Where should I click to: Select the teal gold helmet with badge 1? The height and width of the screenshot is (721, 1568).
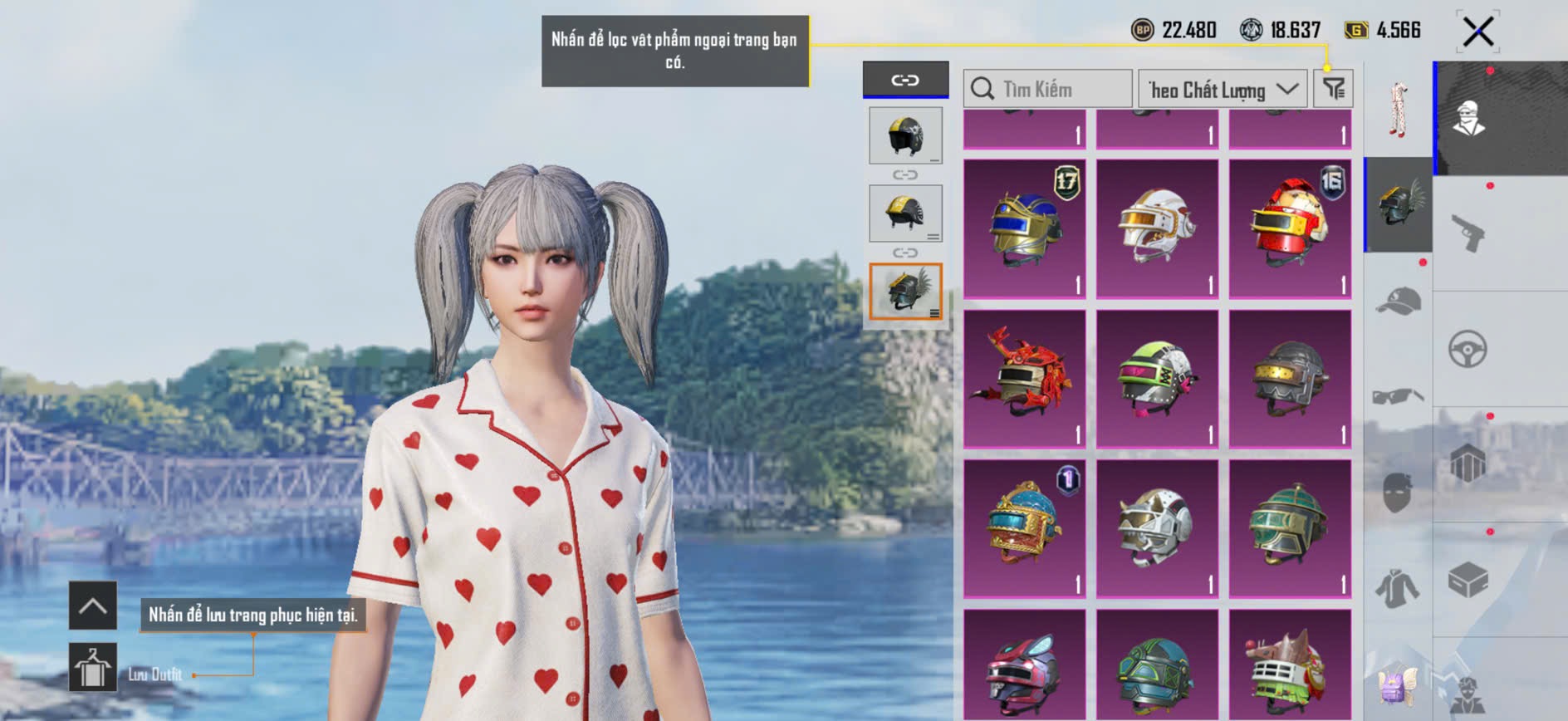point(1024,528)
